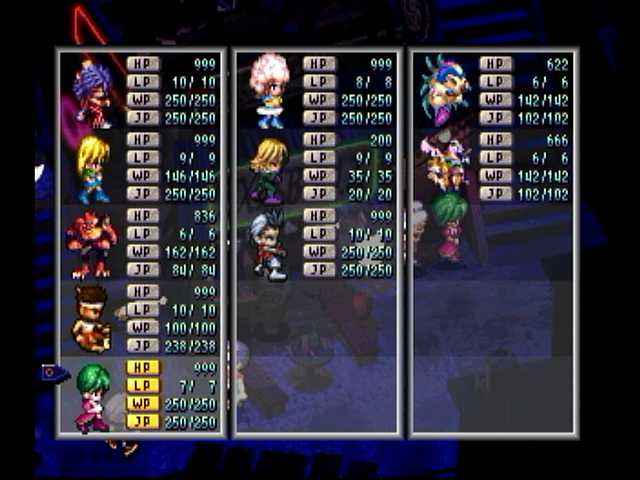The width and height of the screenshot is (640, 480).
Task: Select the blonde character with 200 HP
Action: (269, 169)
